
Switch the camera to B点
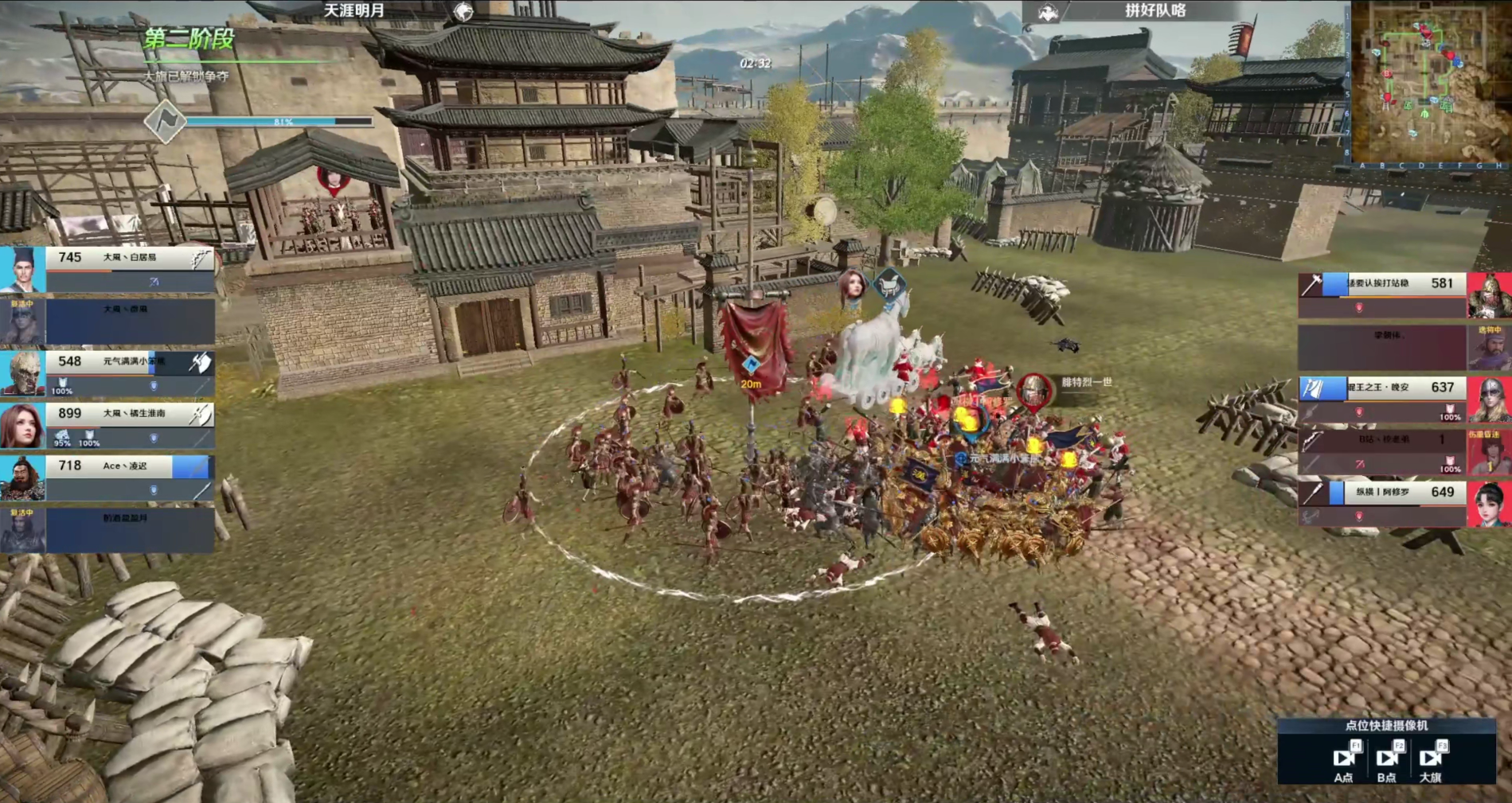[1386, 759]
